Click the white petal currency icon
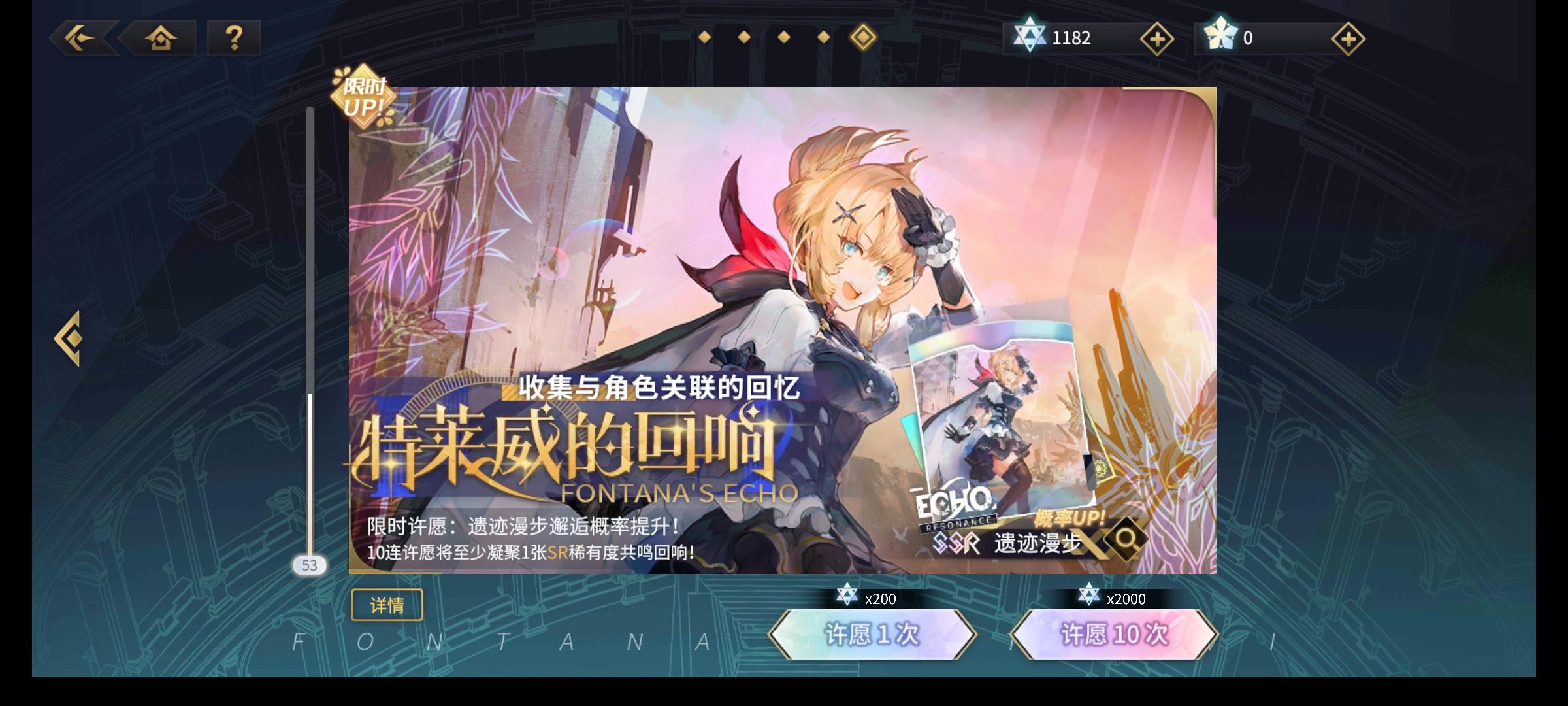This screenshot has width=1568, height=706. pos(1222,38)
